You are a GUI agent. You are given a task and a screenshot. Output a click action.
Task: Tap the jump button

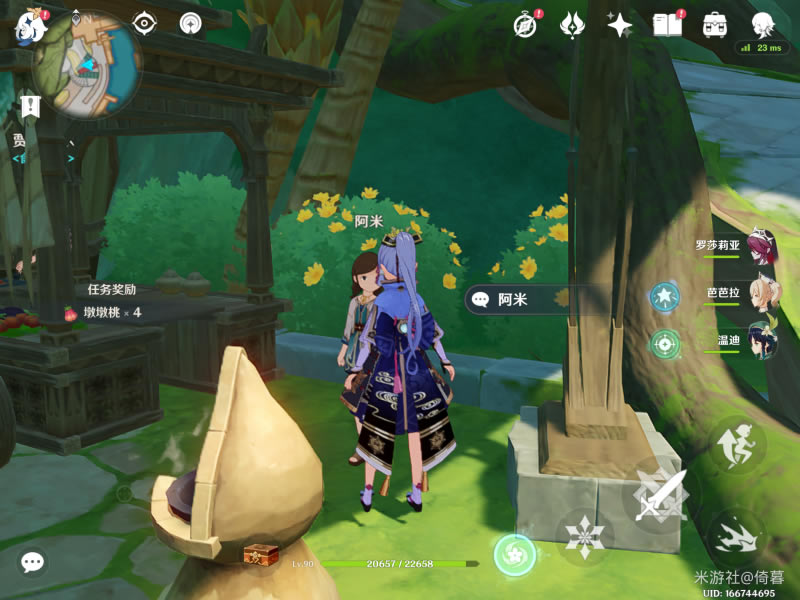point(738,446)
